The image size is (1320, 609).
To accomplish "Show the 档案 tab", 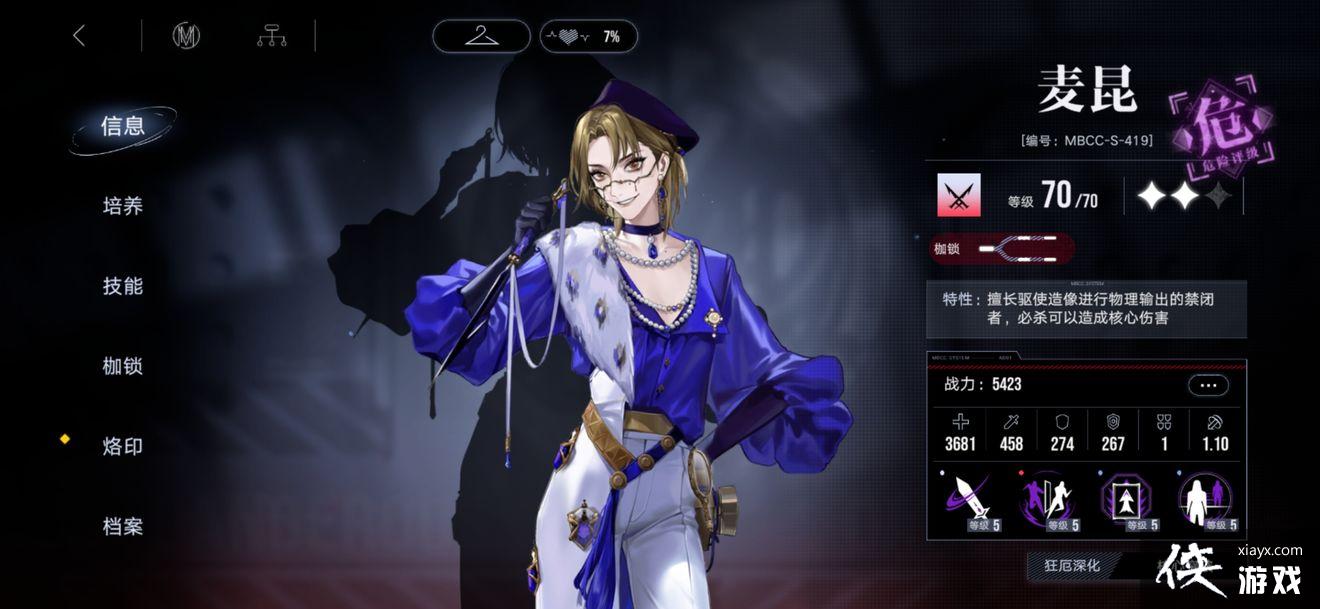I will point(123,527).
